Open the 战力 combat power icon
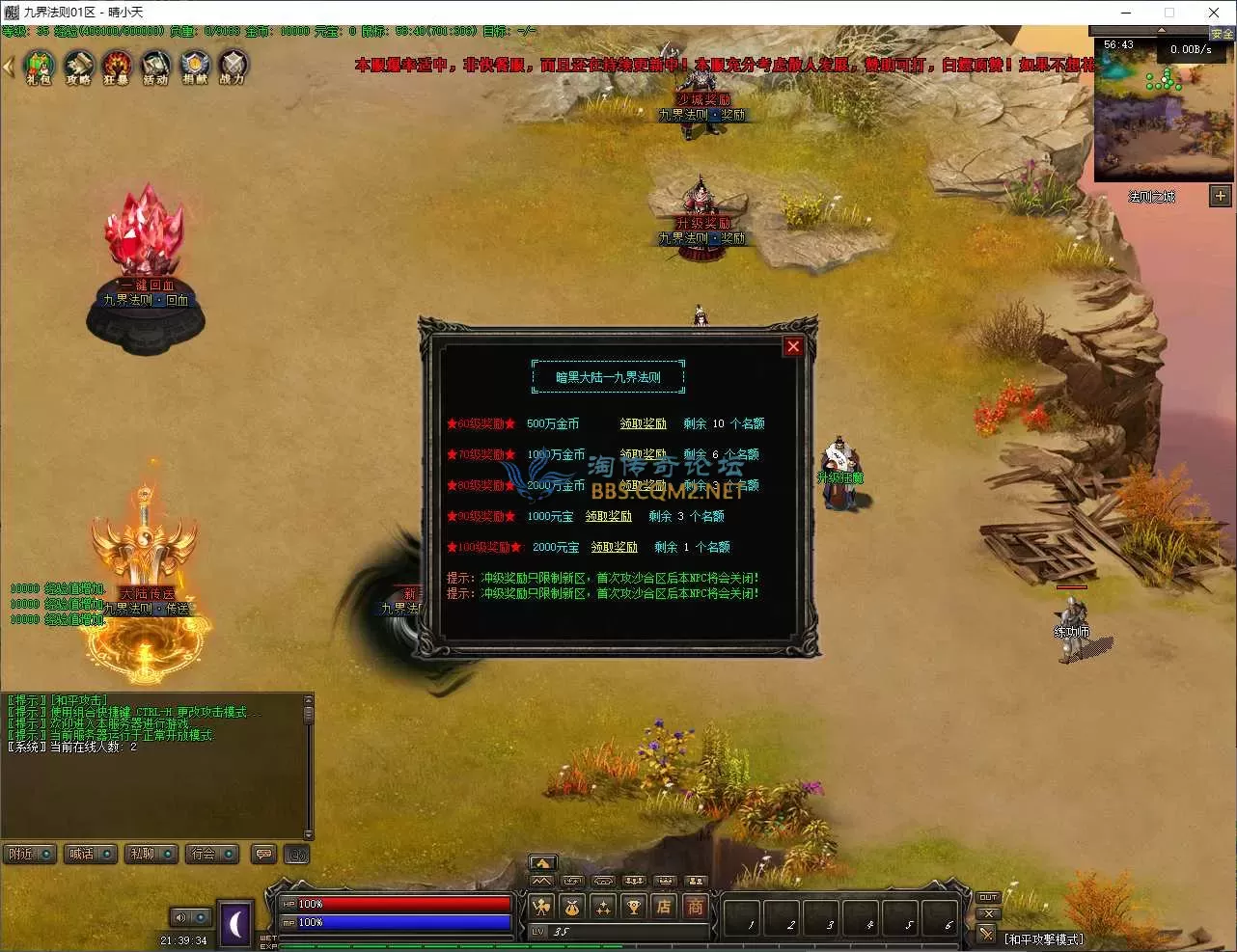 [233, 67]
